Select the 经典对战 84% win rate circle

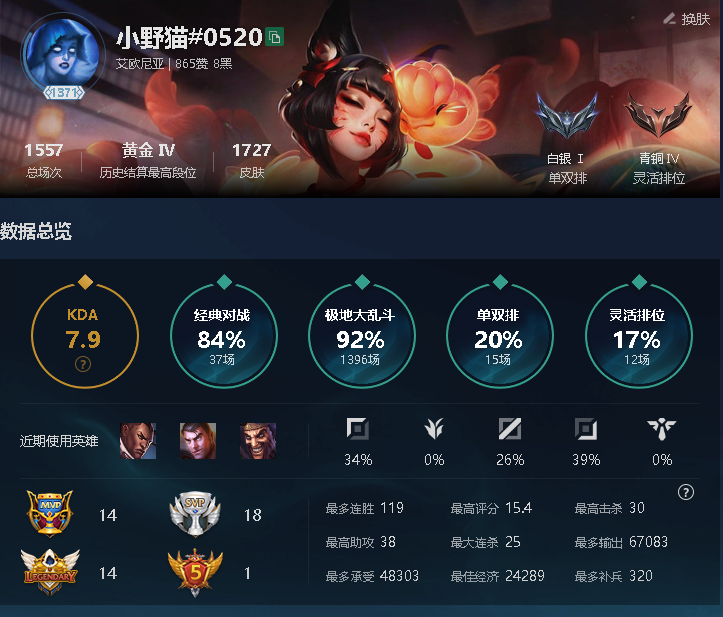(x=221, y=337)
